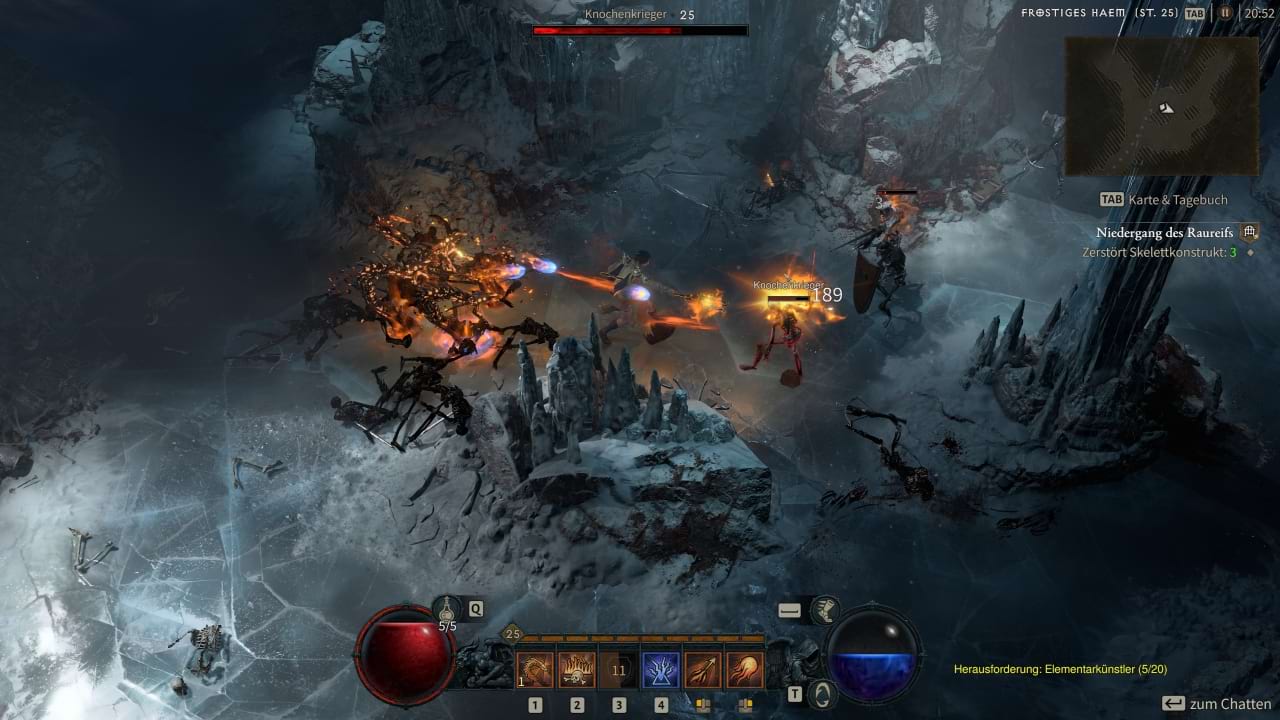Cast the blue lightning skill in slot 4

661,667
